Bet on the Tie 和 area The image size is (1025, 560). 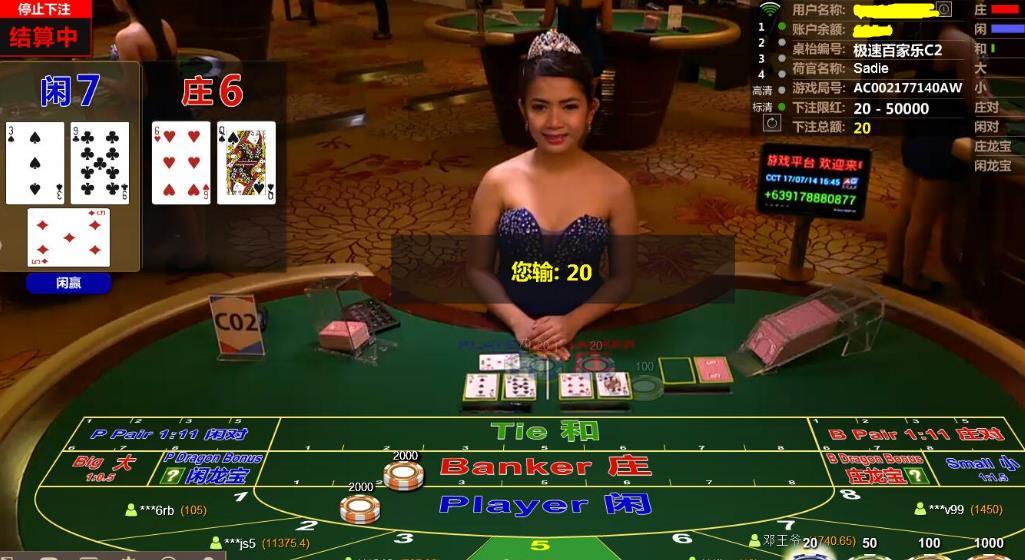tap(545, 431)
